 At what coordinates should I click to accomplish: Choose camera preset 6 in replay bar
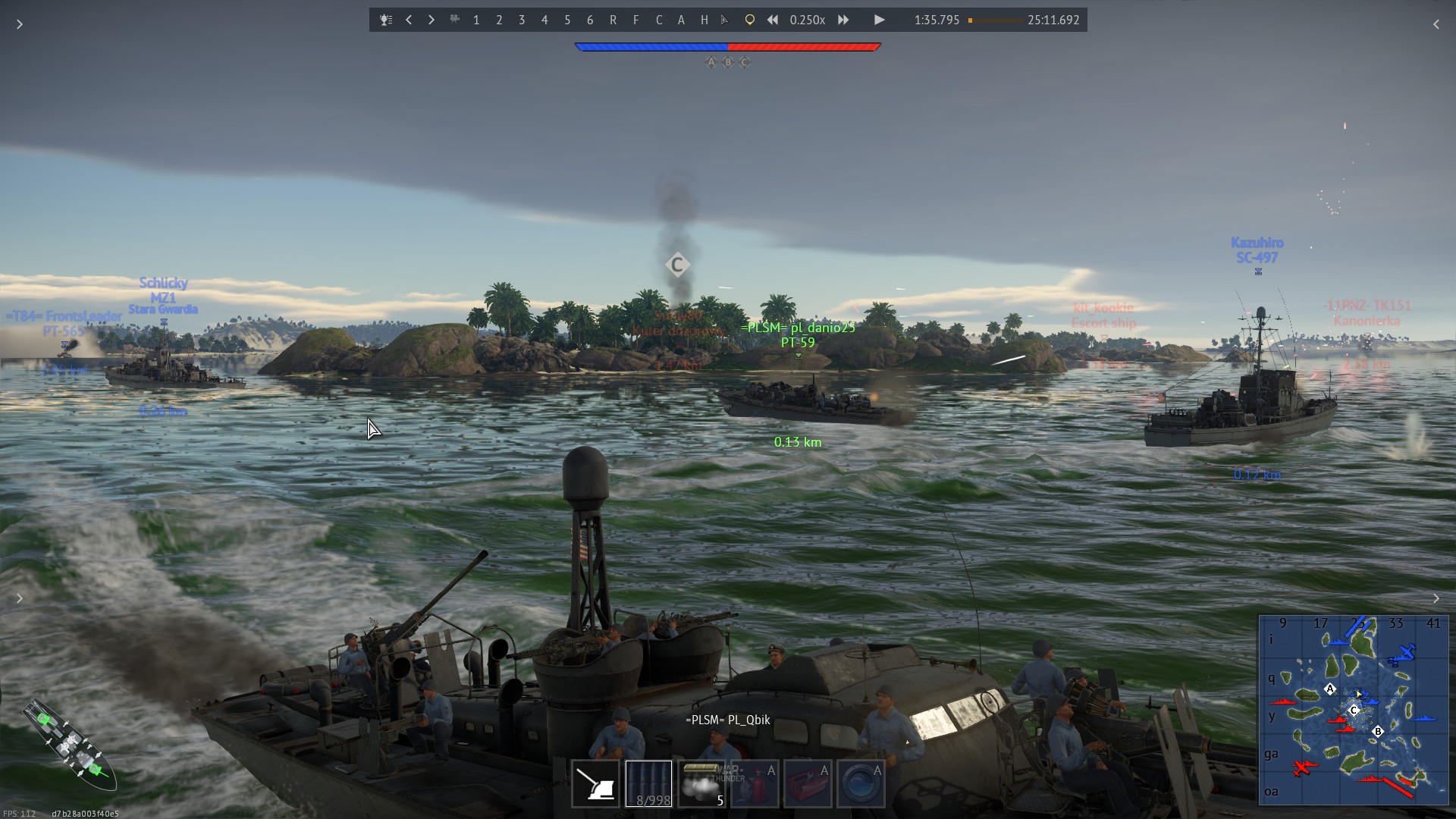point(590,20)
